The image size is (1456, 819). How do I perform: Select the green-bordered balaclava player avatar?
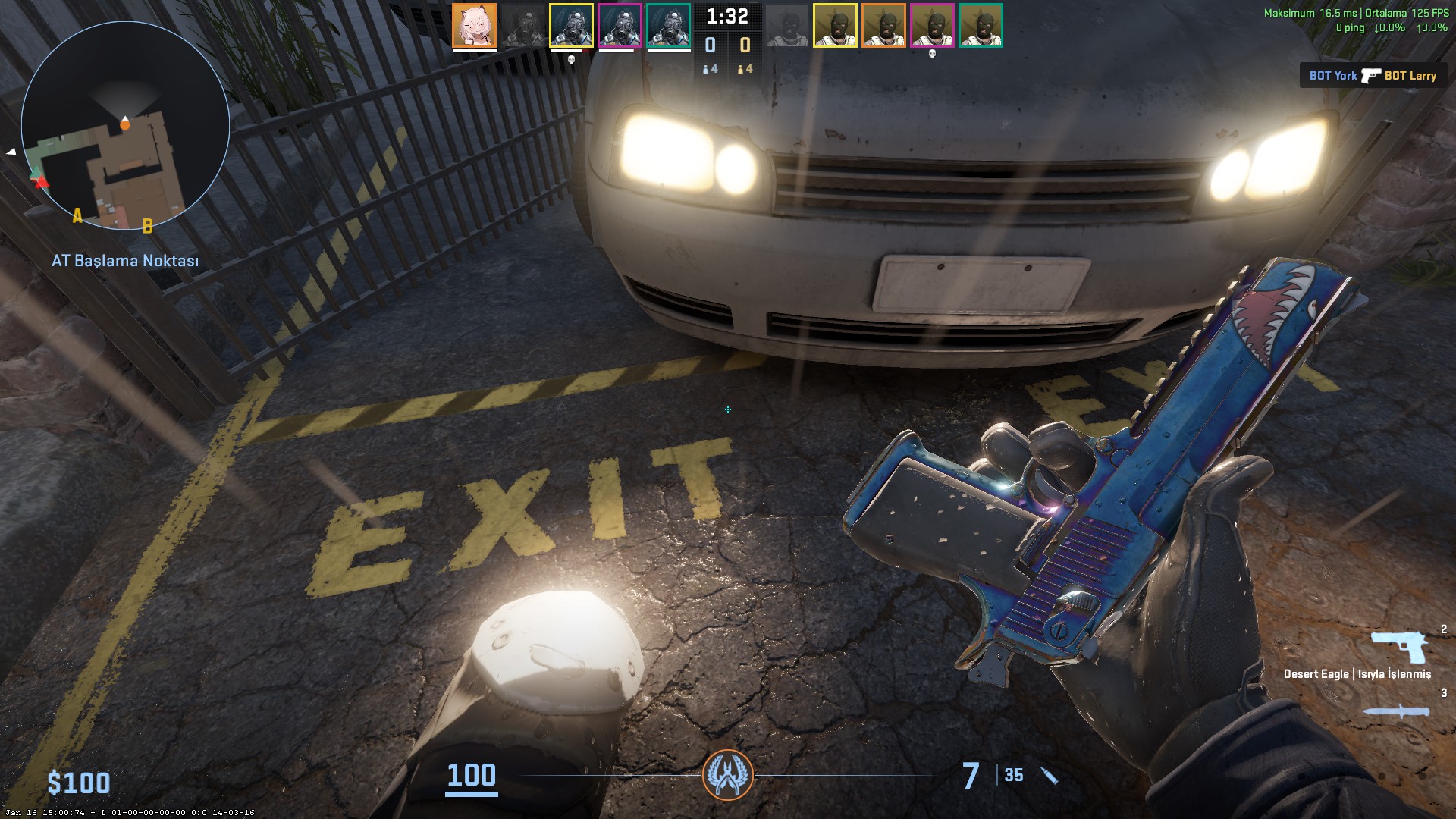tap(981, 25)
